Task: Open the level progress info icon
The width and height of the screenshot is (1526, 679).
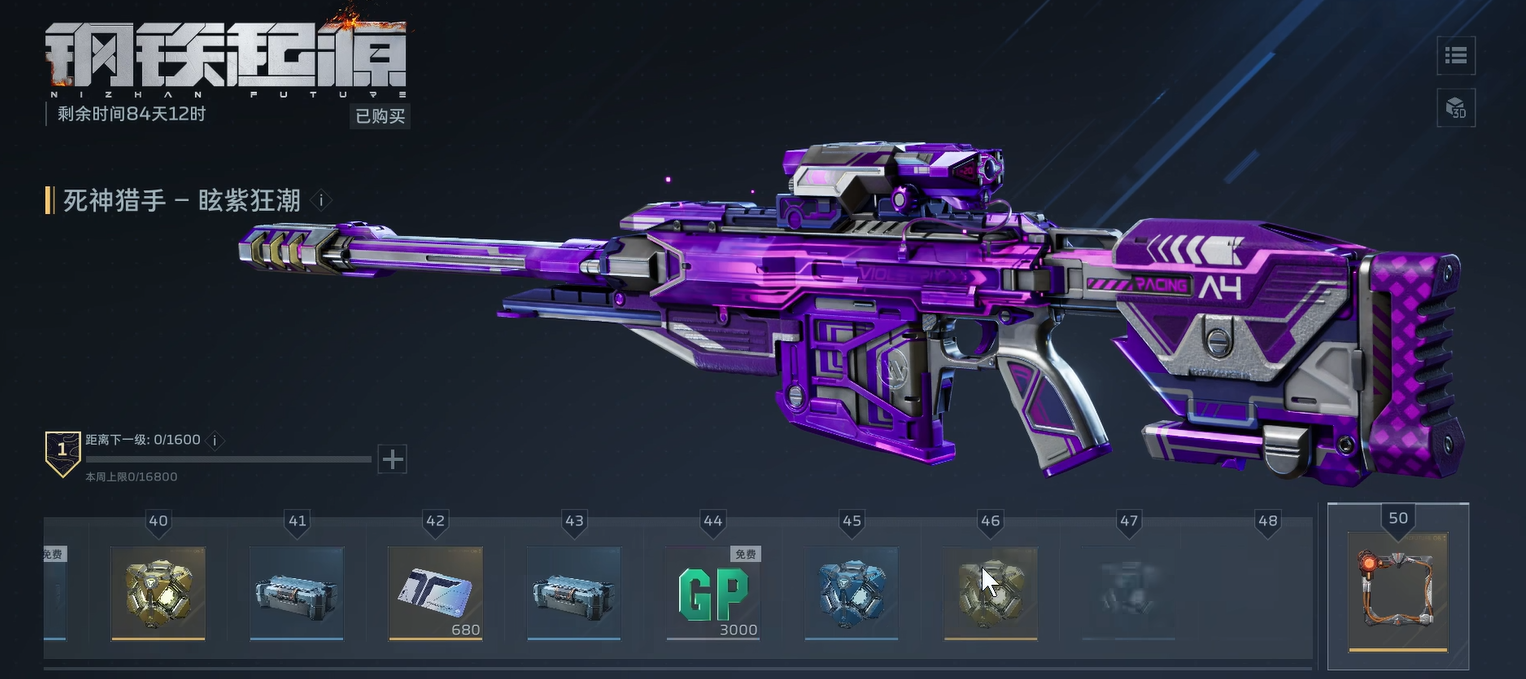Action: [x=214, y=440]
